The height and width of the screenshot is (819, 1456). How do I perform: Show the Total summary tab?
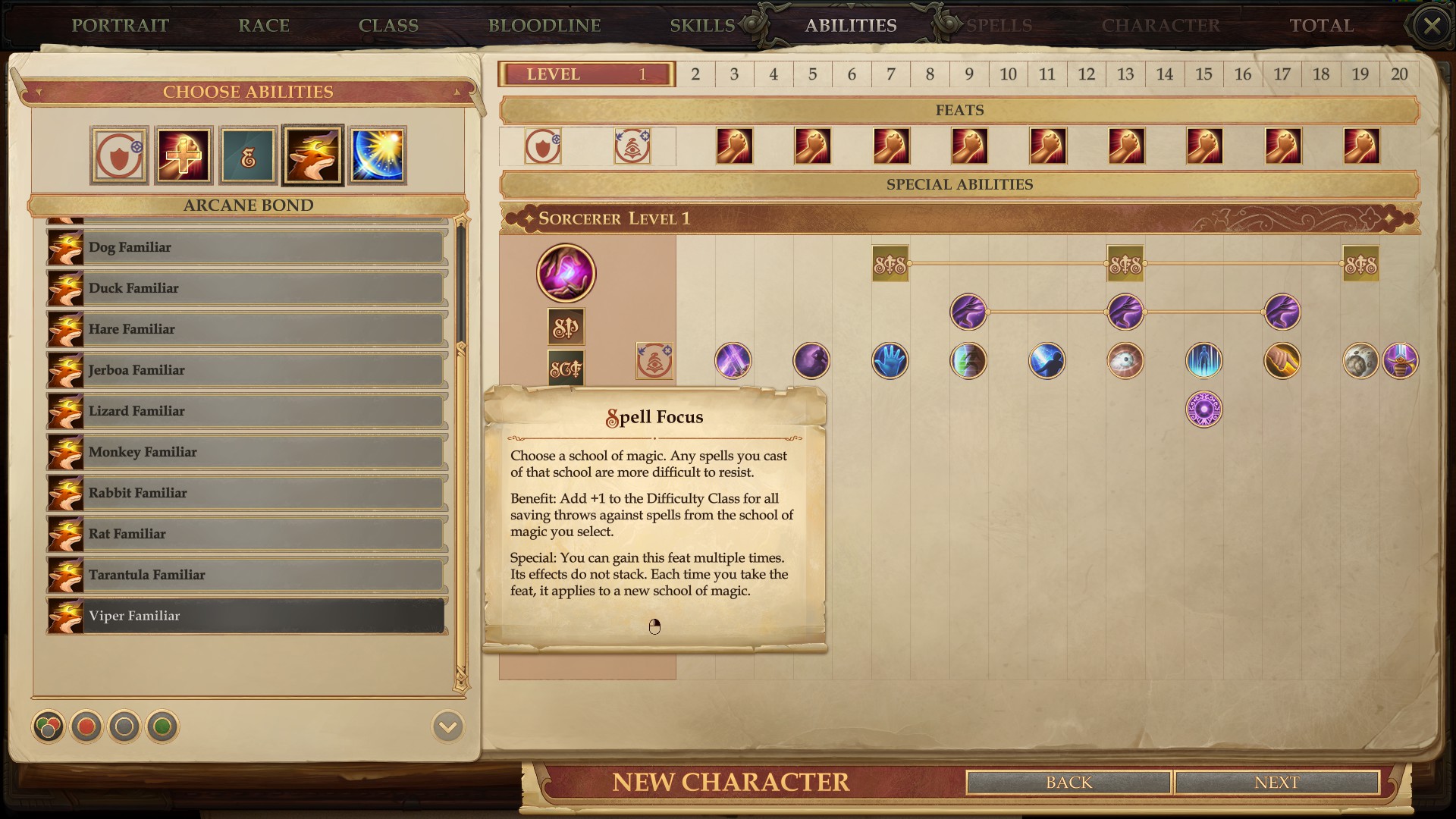[x=1322, y=25]
